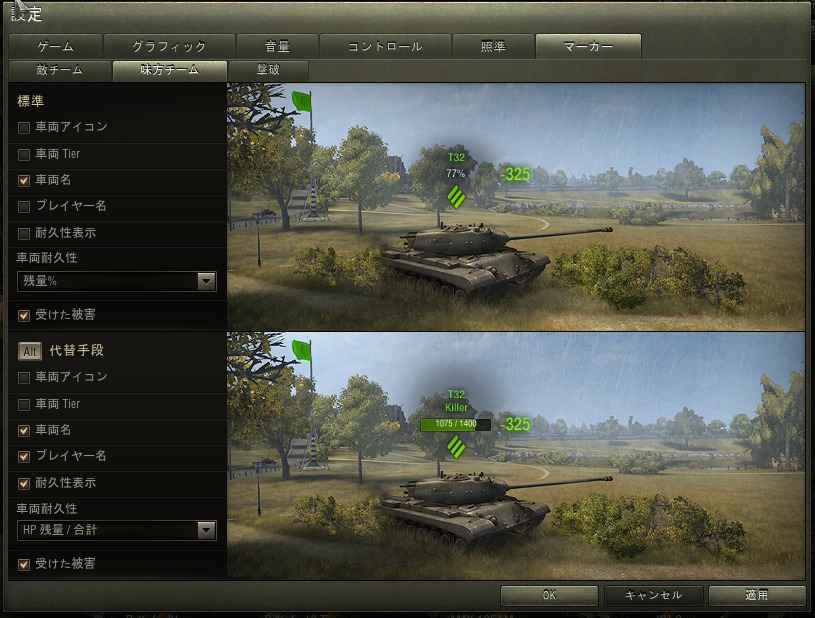Check 耐久性表示 under the 標準 section

pos(24,234)
